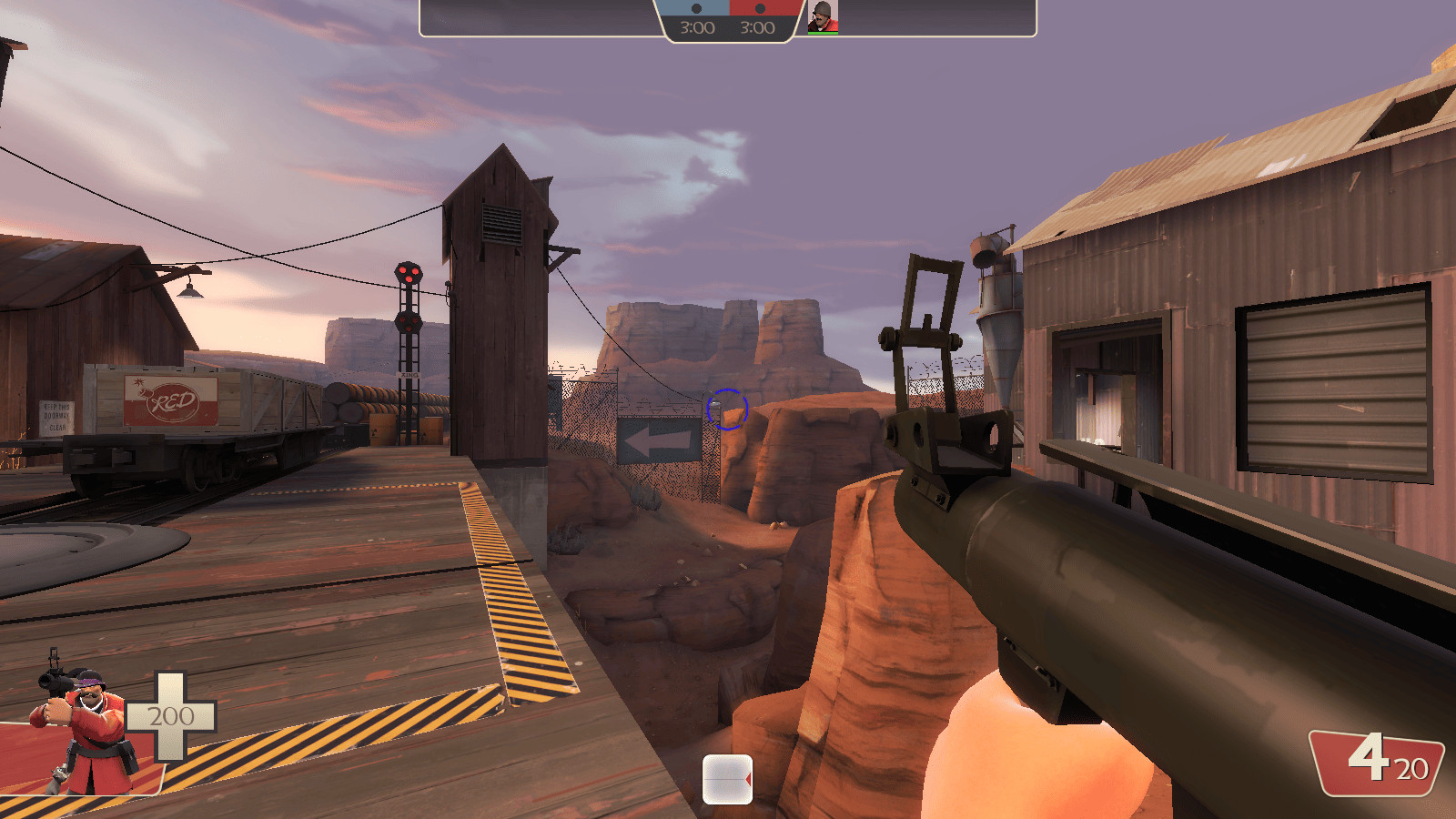Click the RED timer showing 3:00
Image resolution: width=1456 pixels, height=819 pixels.
click(x=757, y=29)
